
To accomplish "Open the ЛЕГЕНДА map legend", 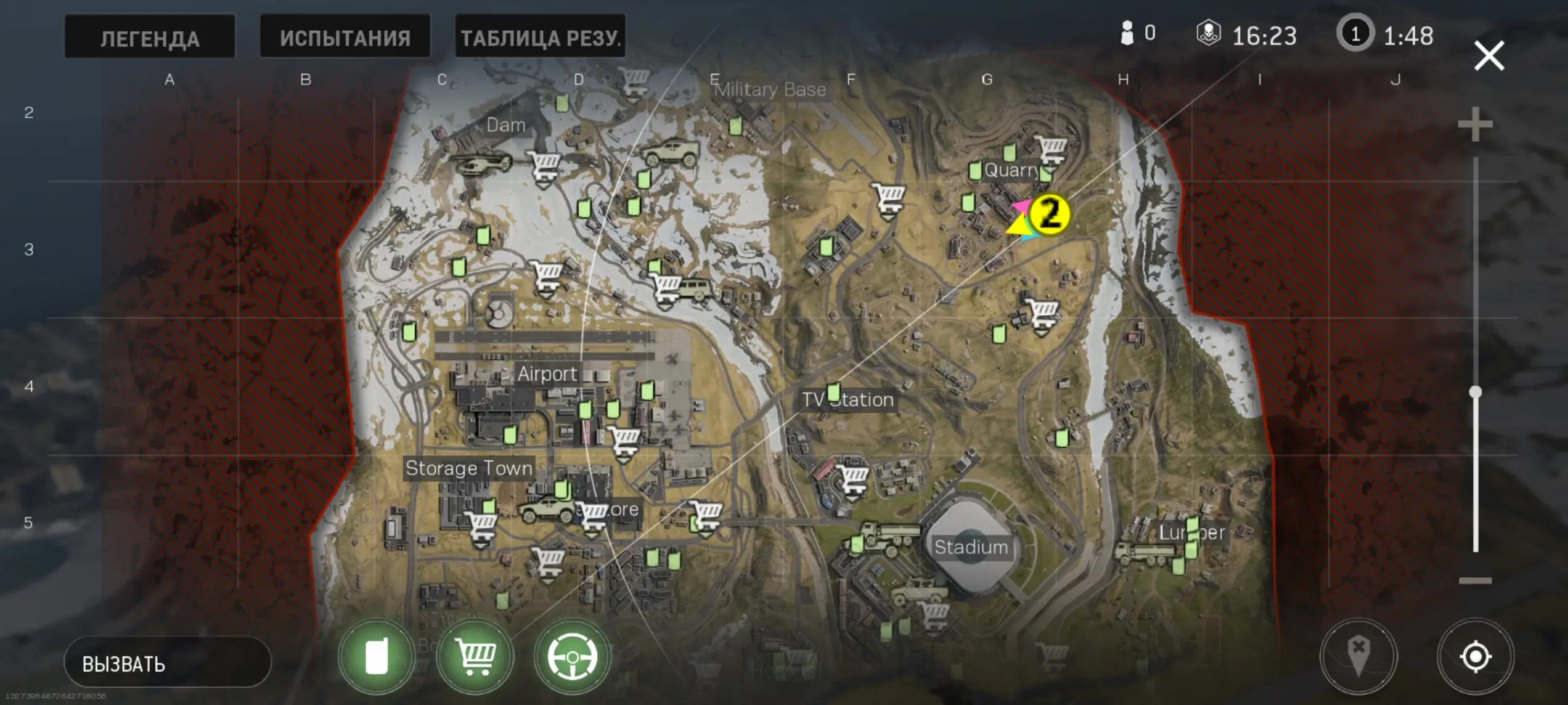I will click(x=150, y=37).
